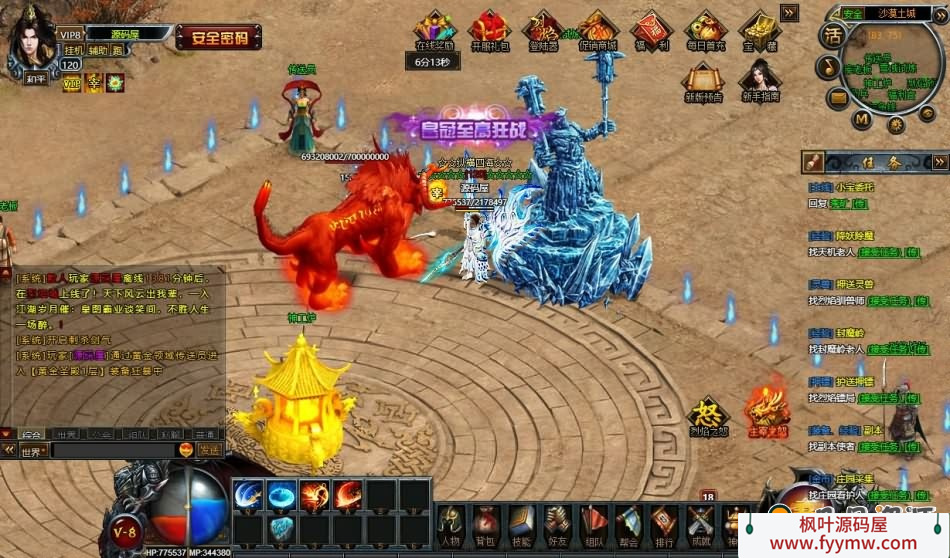950x558 pixels.
Task: Open the mail envelope button near the minimap
Action: pyautogui.click(x=838, y=98)
